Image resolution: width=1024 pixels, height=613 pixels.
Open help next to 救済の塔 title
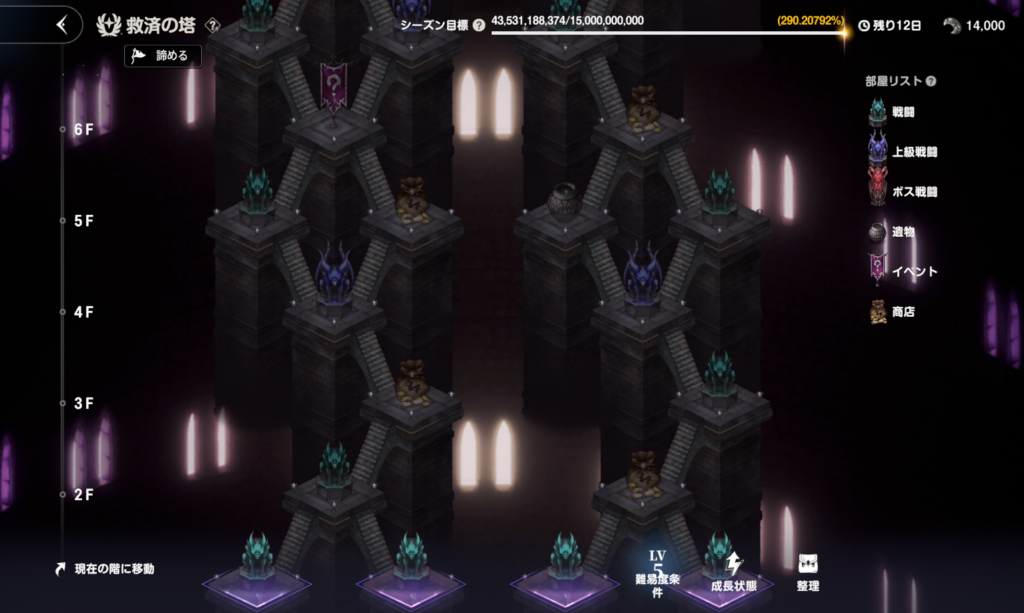(212, 25)
